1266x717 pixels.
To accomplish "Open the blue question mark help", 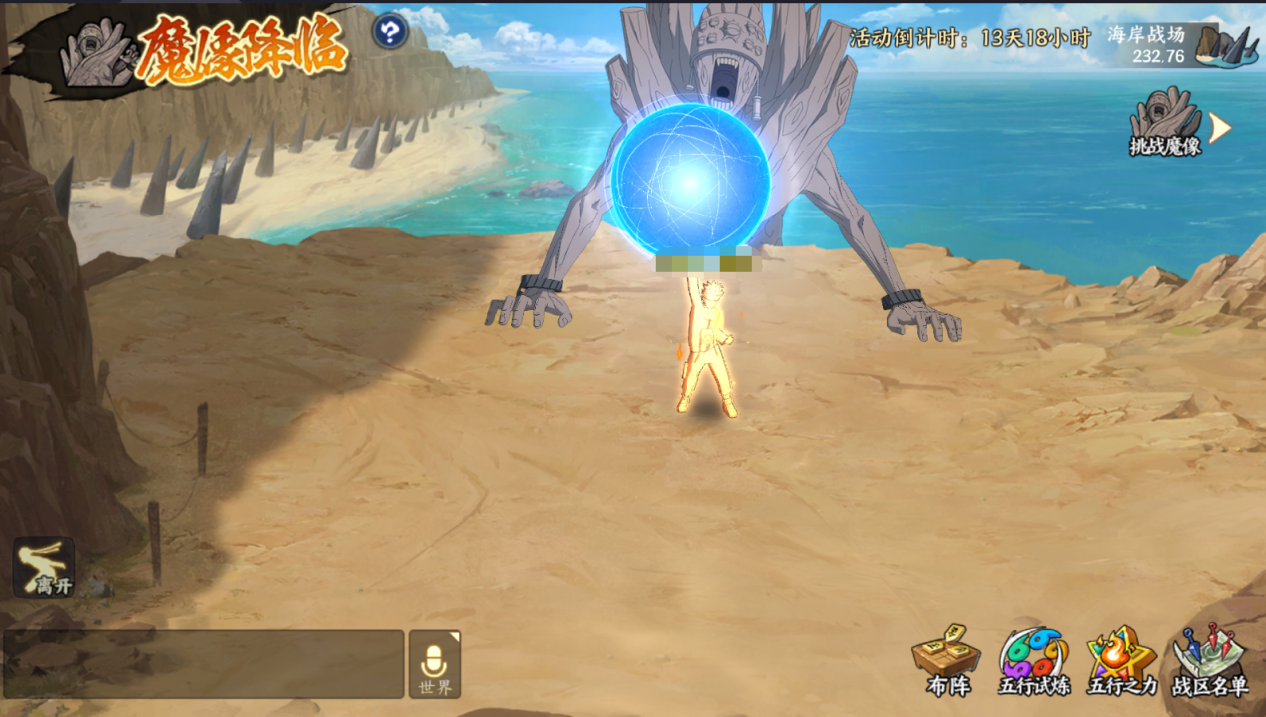I will (x=390, y=31).
